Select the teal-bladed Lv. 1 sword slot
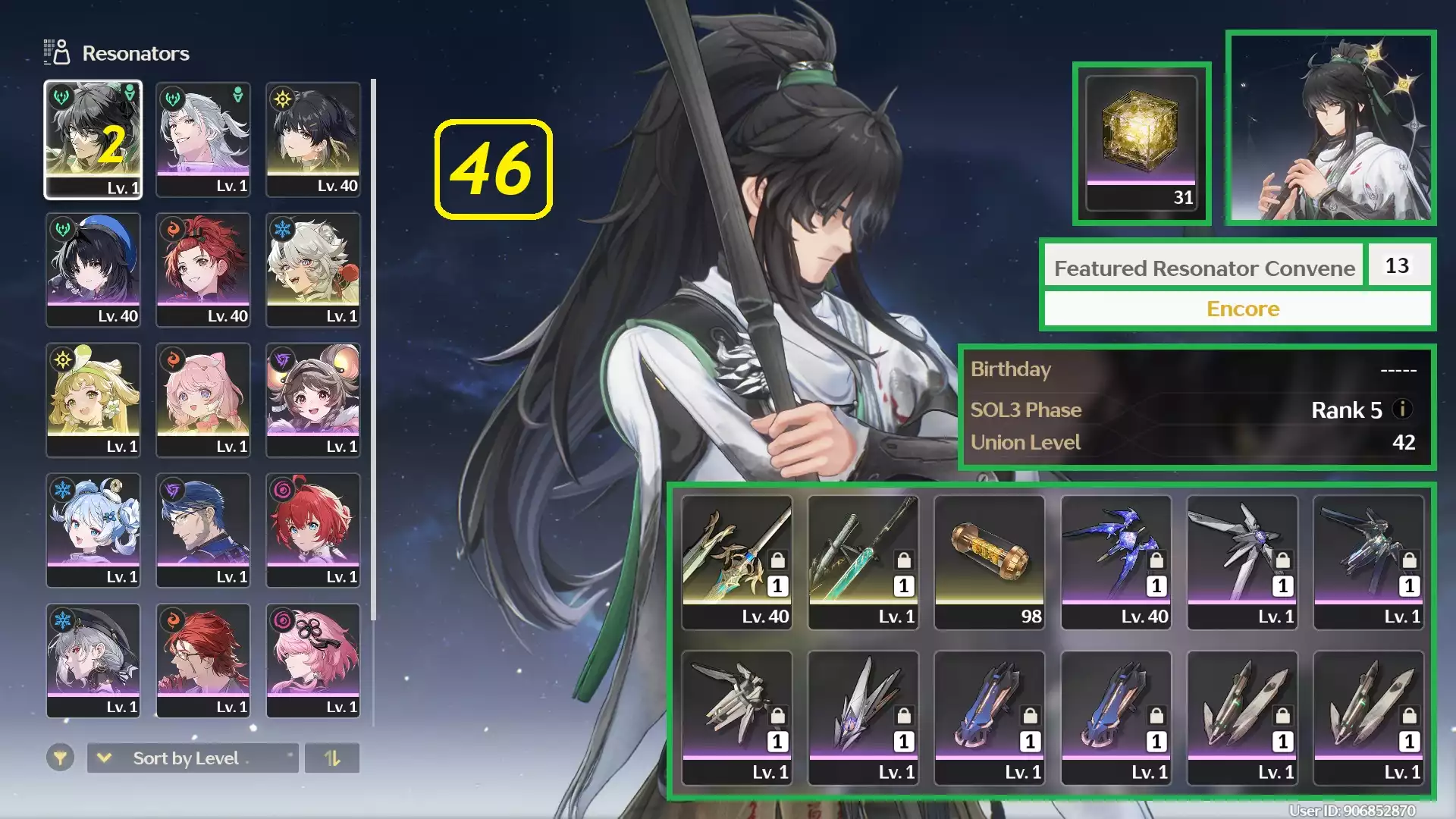Screen dimensions: 1456x819 [x=863, y=562]
